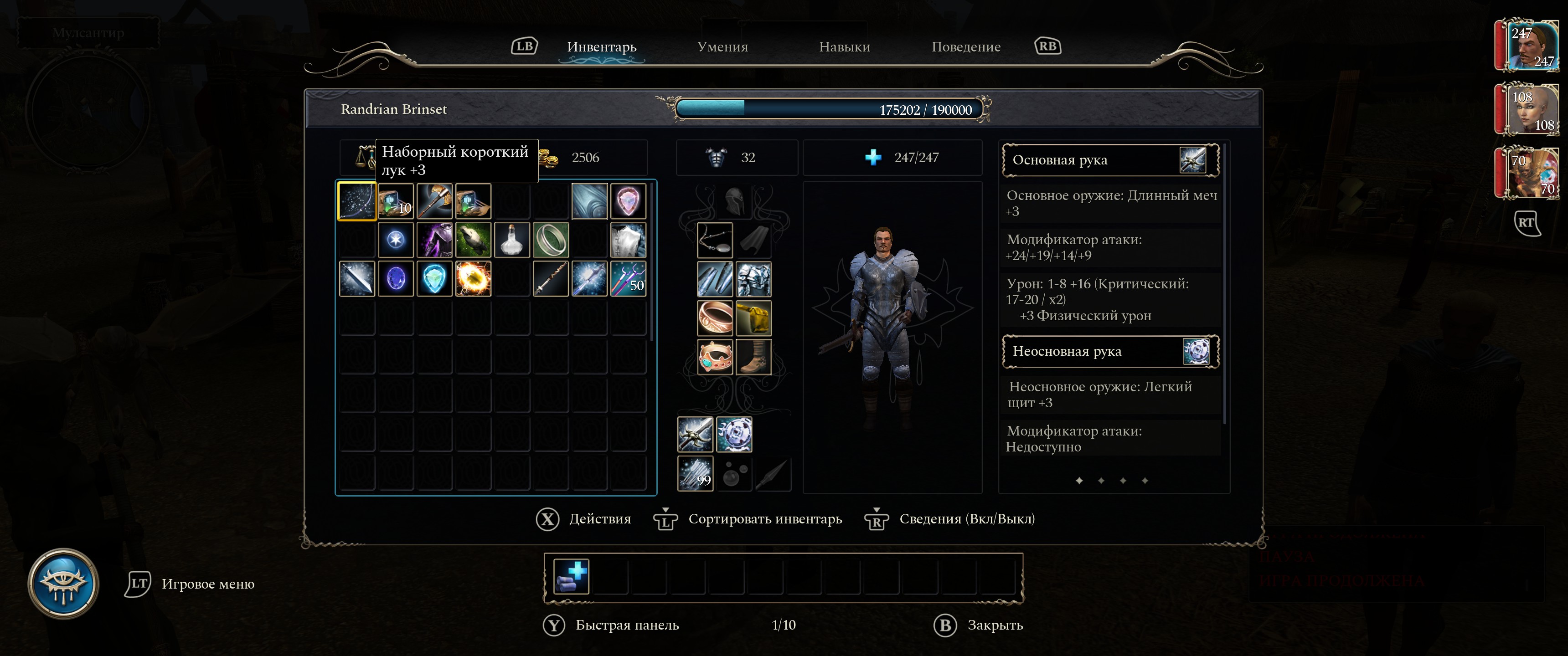This screenshot has width=1568, height=656.
Task: Choose the stack of 50 purple arrows
Action: 628,279
